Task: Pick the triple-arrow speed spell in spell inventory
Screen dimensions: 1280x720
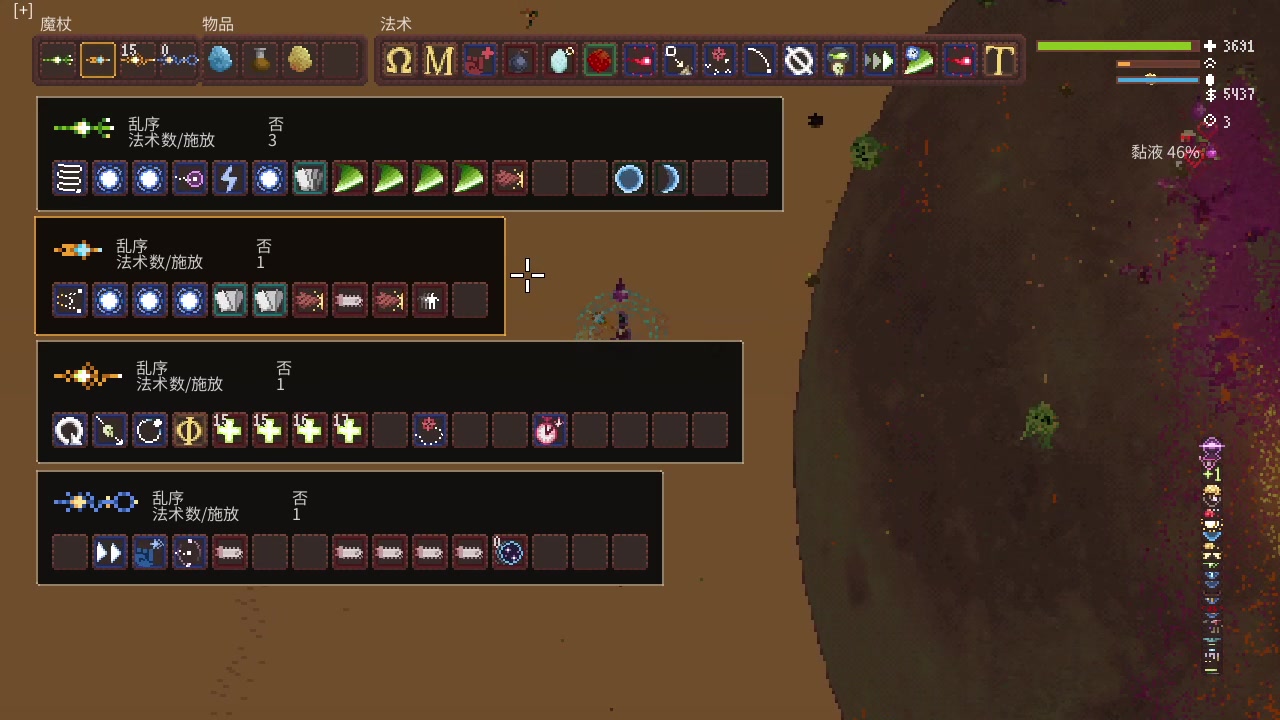Action: (x=879, y=61)
